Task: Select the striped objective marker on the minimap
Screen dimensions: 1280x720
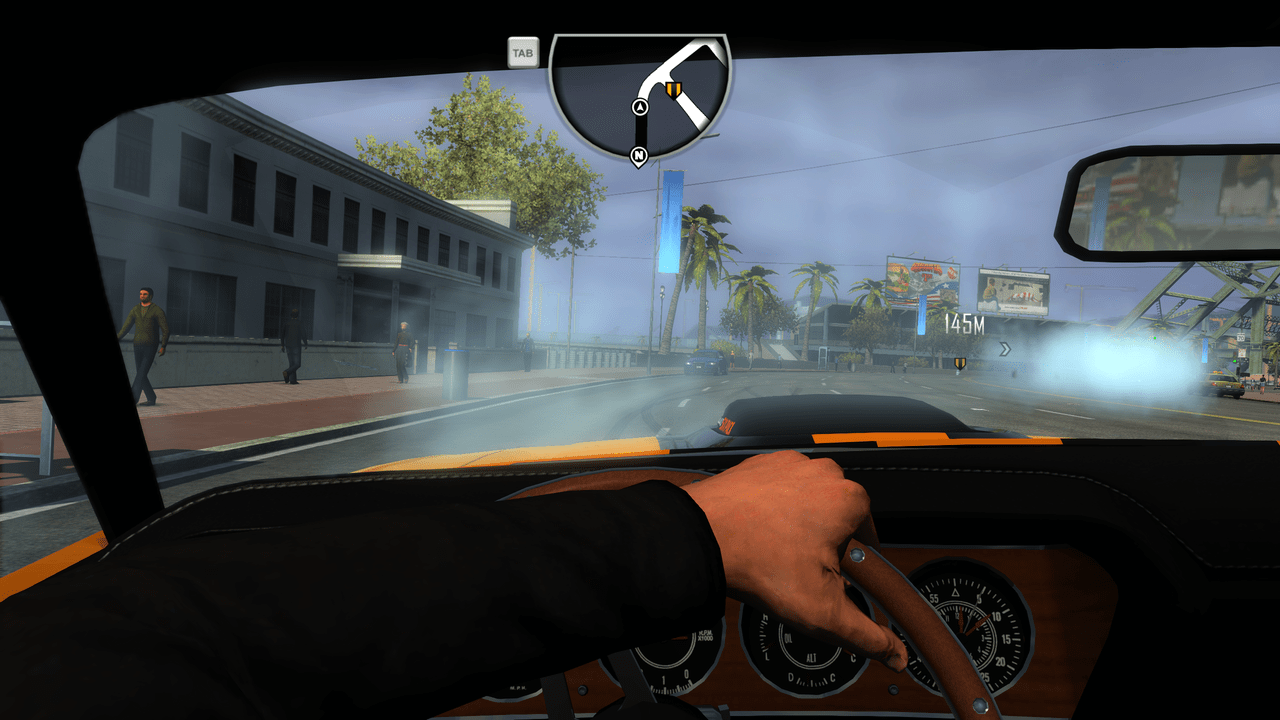Action: (x=673, y=91)
